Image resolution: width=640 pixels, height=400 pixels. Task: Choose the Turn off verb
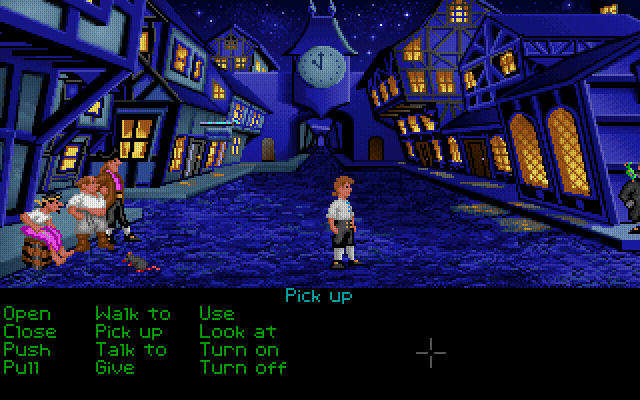pos(243,367)
